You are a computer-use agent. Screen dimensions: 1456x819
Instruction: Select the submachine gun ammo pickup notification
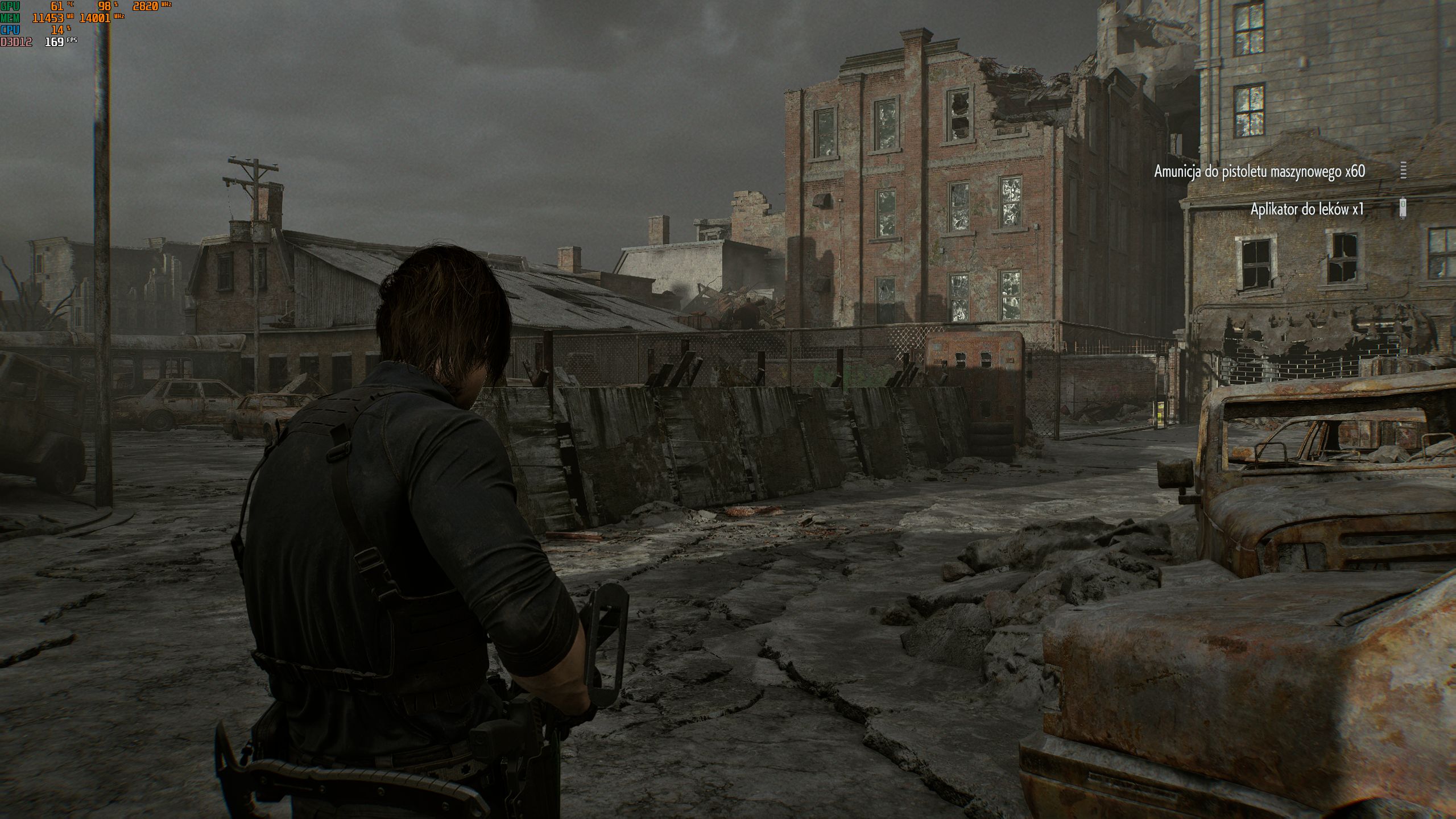tap(1259, 171)
